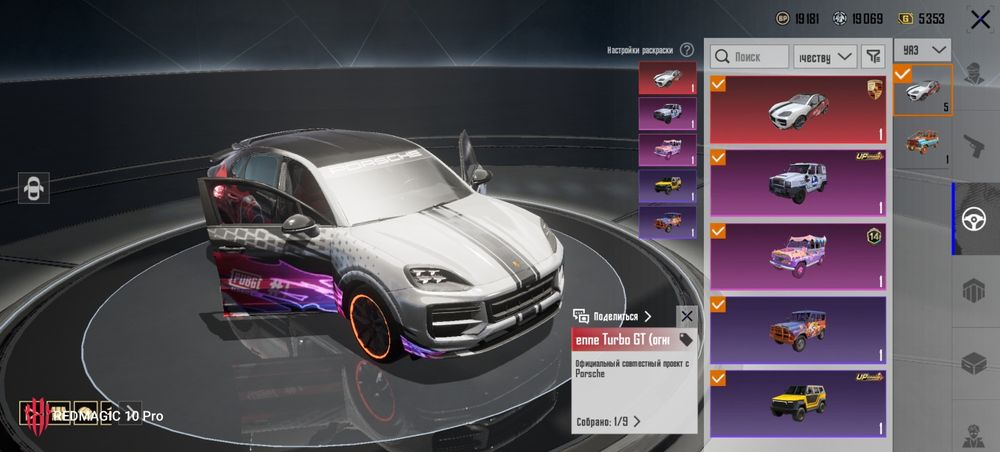Image resolution: width=1000 pixels, height=452 pixels.
Task: Open the steering wheel vehicles tab
Action: tap(975, 219)
